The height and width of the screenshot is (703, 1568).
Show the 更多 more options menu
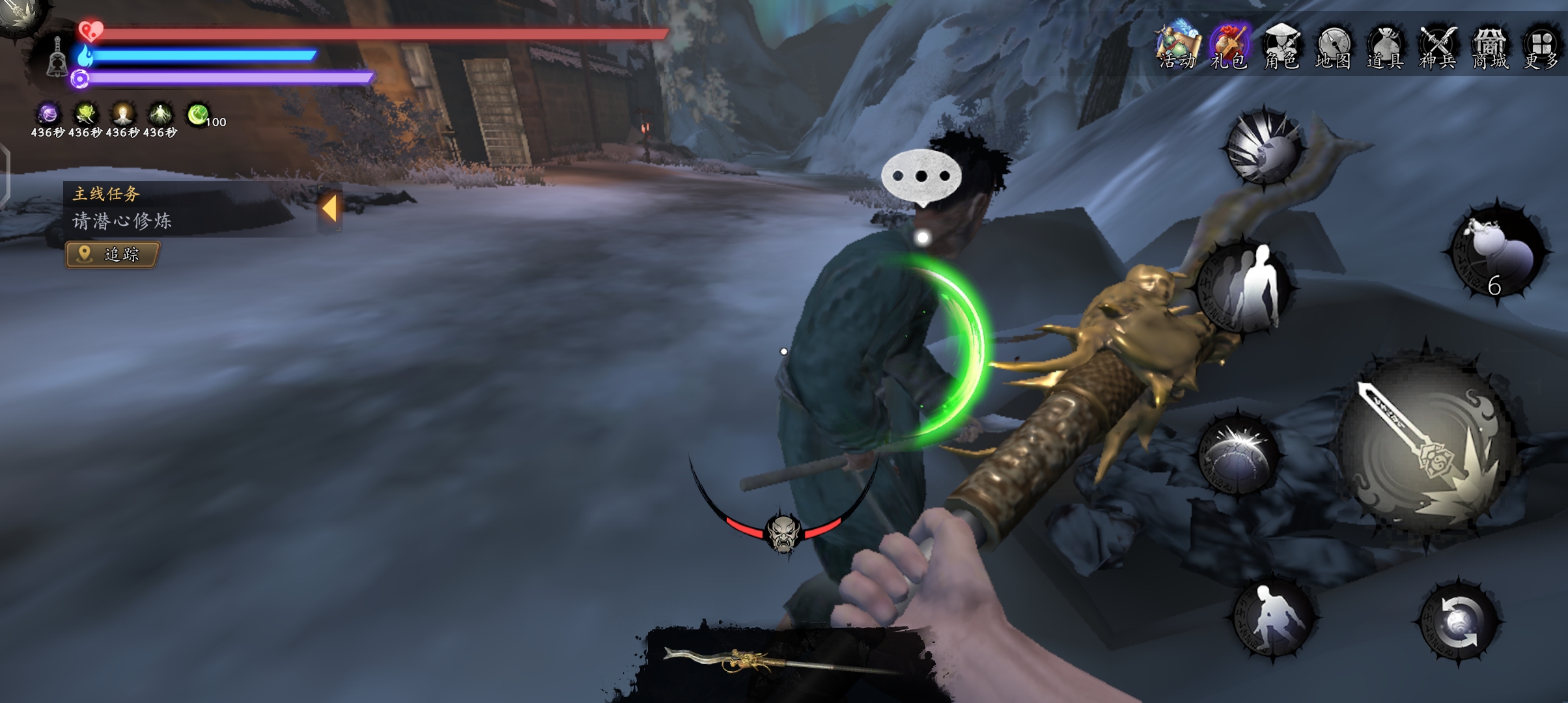click(x=1541, y=46)
